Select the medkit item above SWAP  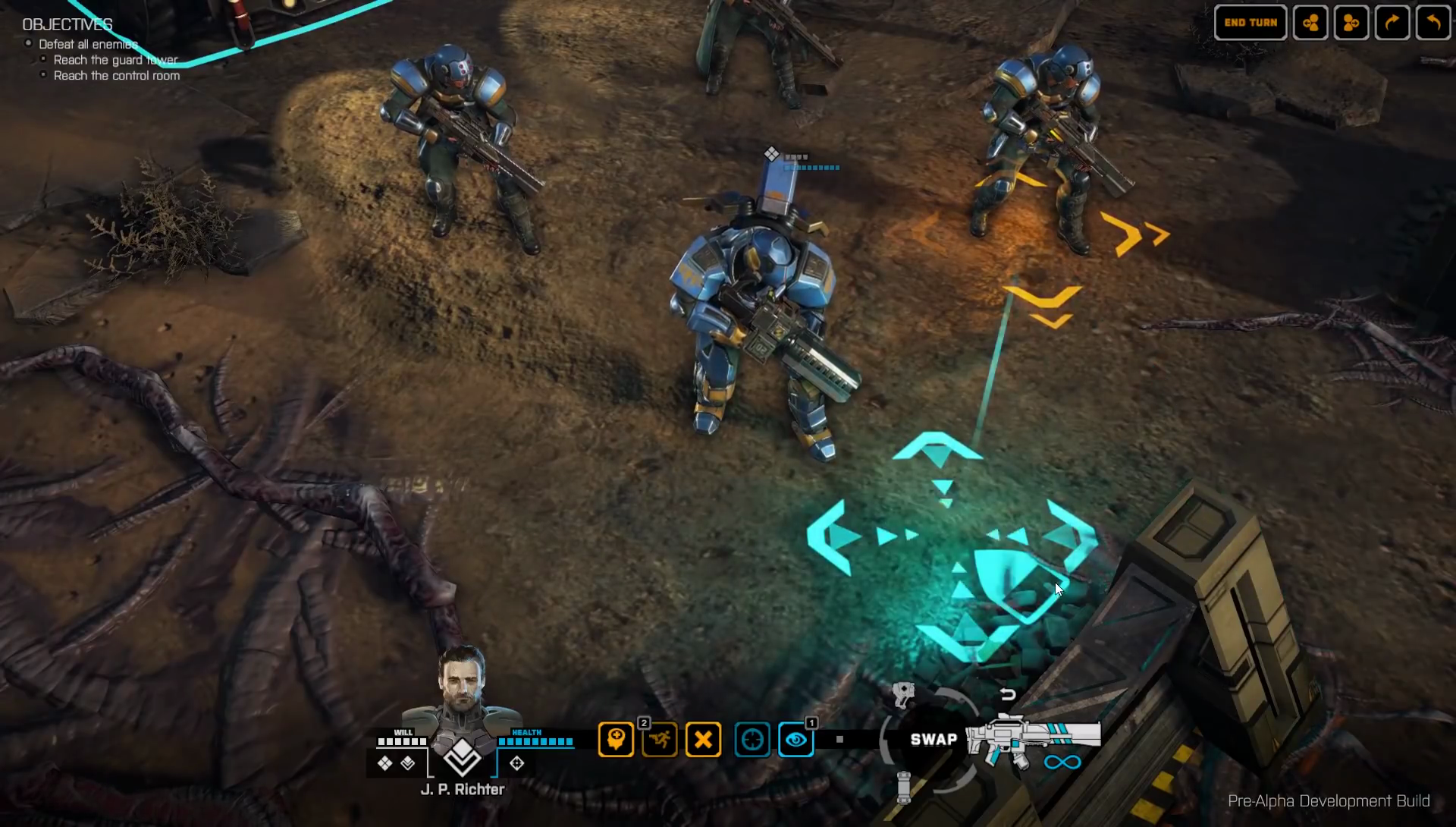point(903,693)
